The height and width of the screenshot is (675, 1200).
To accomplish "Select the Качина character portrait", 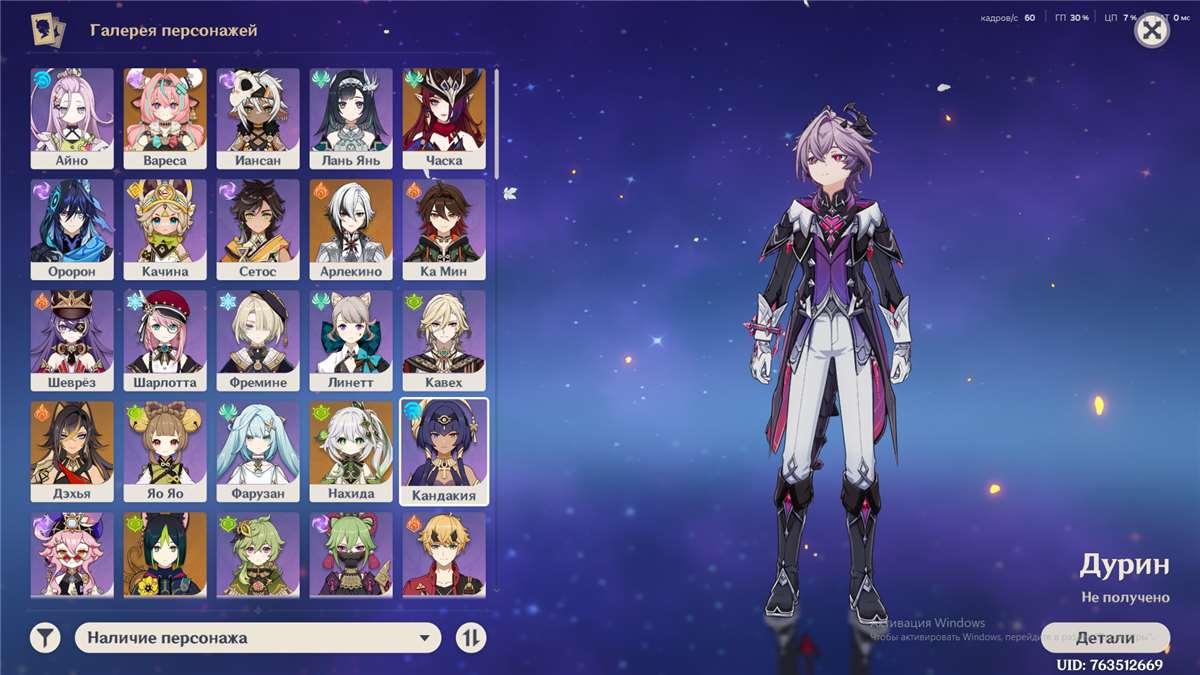I will (165, 228).
